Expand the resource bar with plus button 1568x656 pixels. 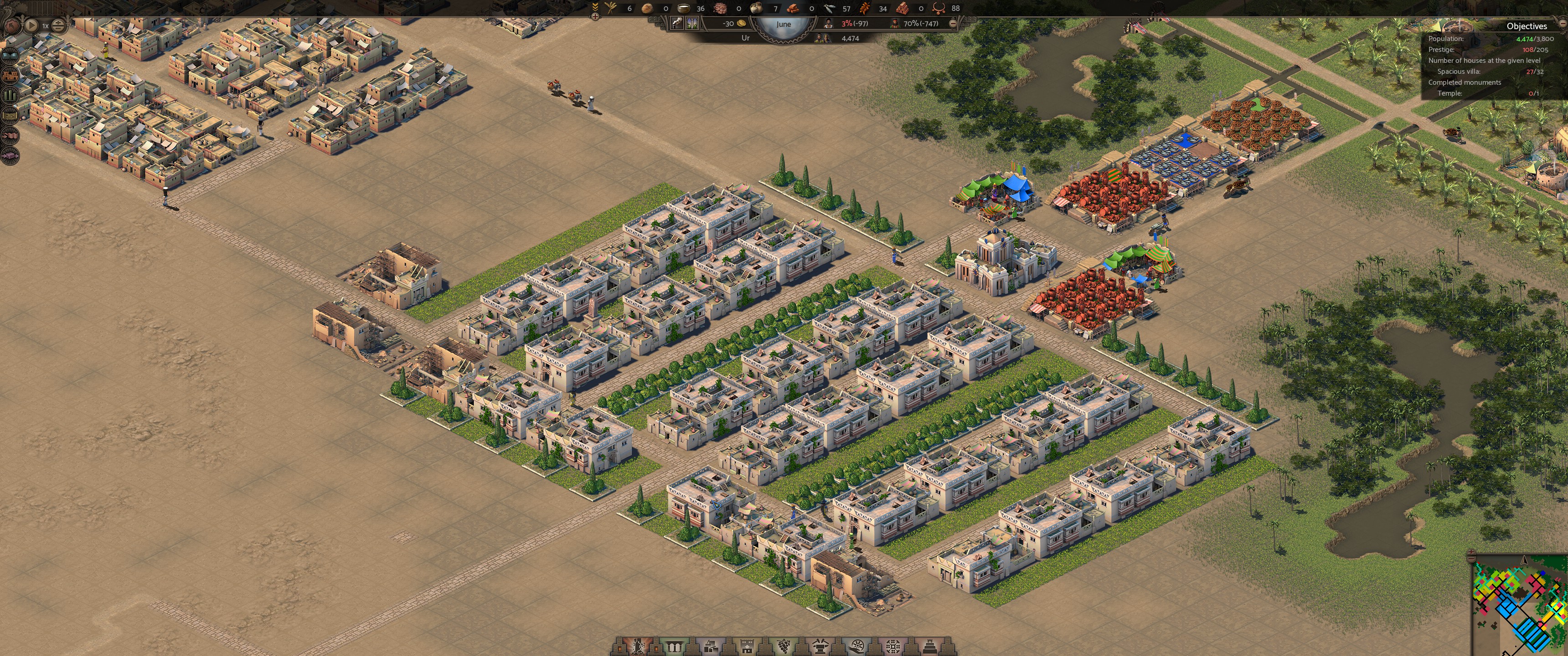[595, 16]
